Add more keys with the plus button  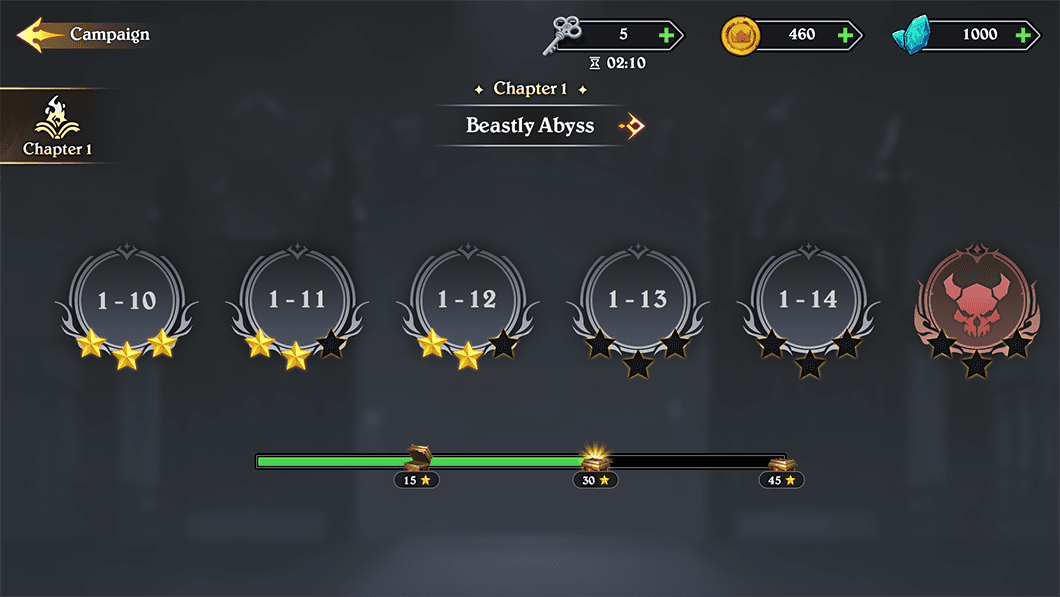click(x=667, y=35)
